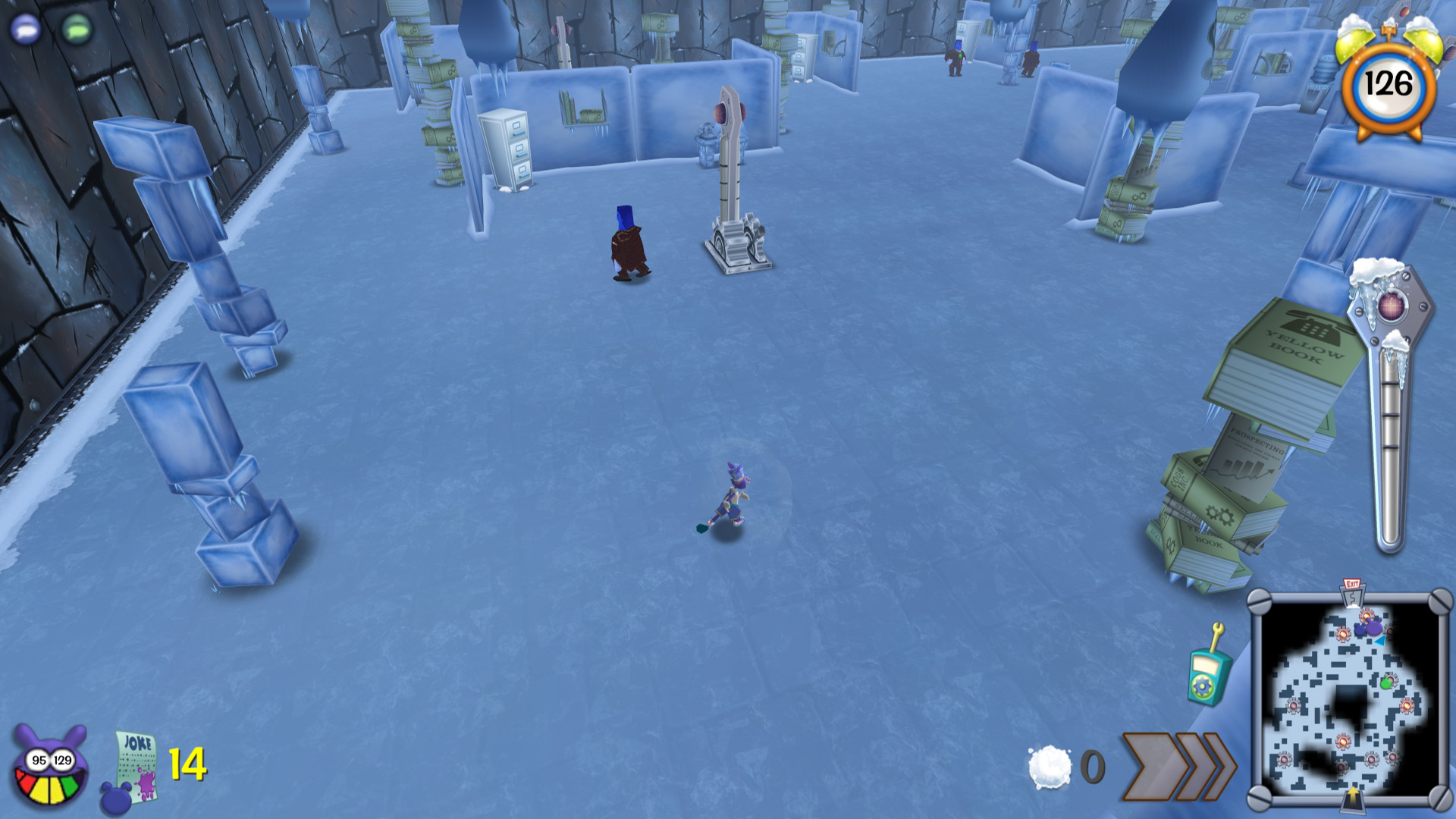This screenshot has width=1456, height=819.
Task: Click a red cog marker on the minimap
Action: 1343,741
